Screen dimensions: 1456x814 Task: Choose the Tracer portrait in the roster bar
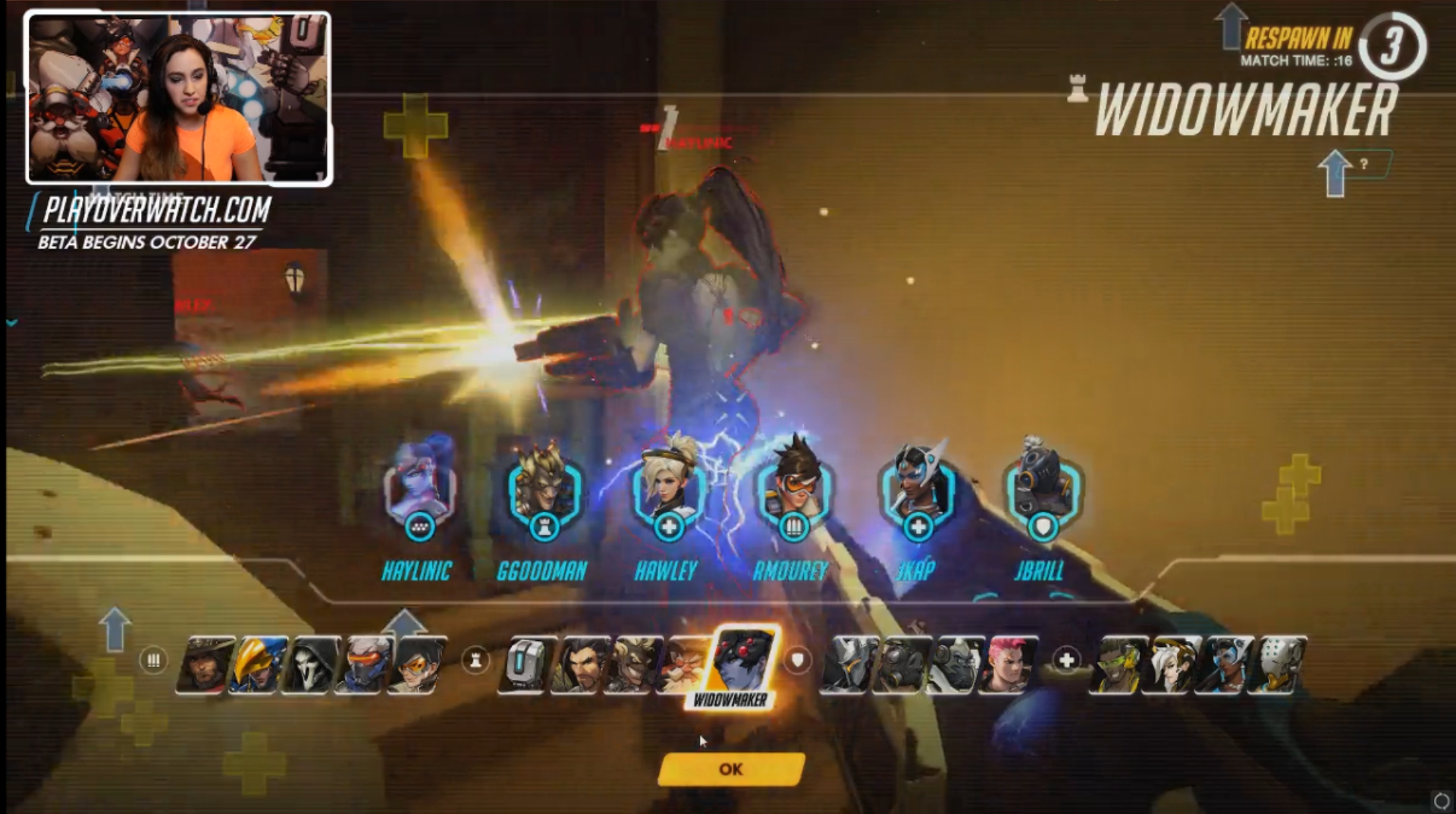(x=415, y=665)
